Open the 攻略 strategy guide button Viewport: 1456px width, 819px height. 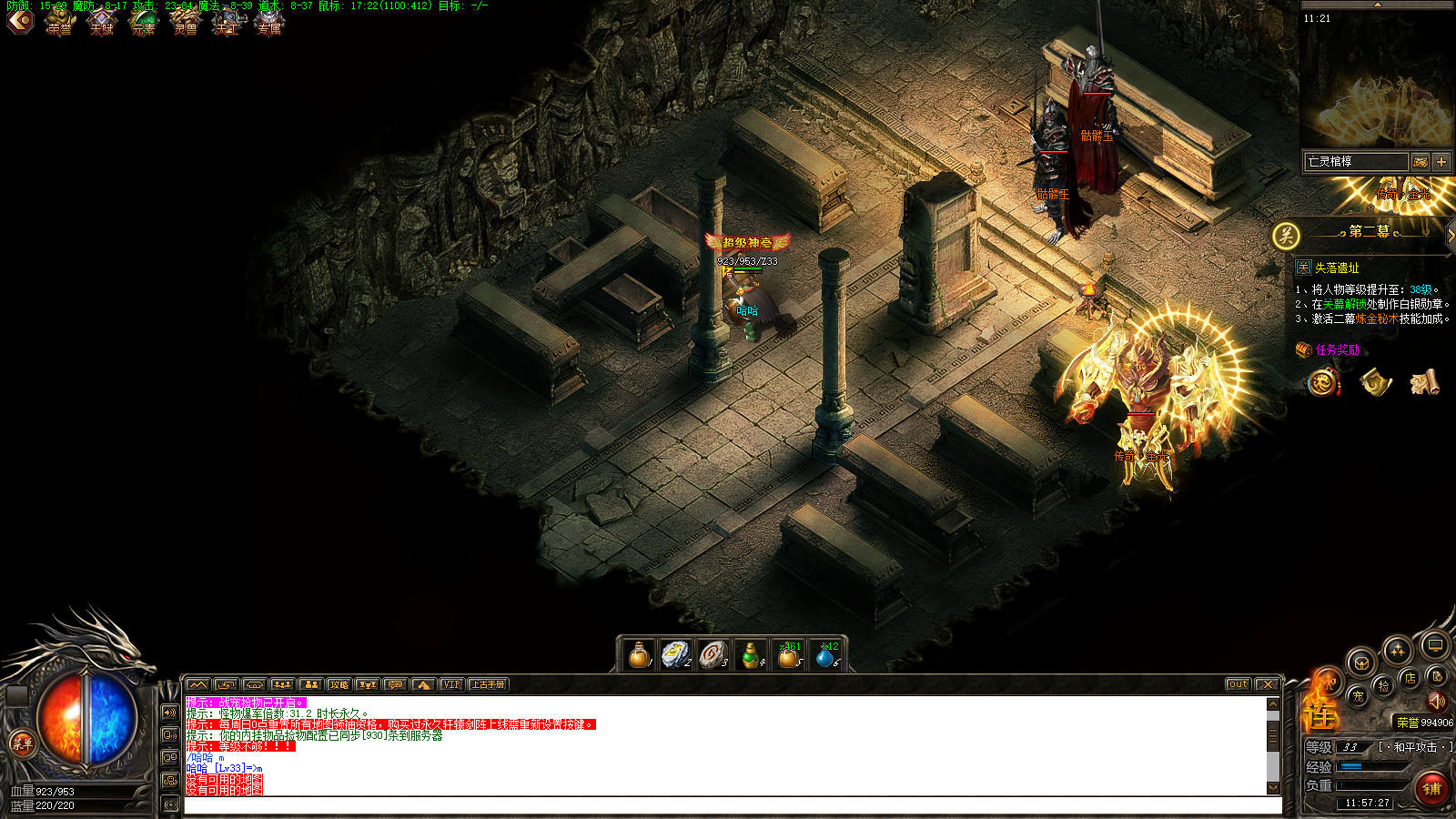[339, 684]
